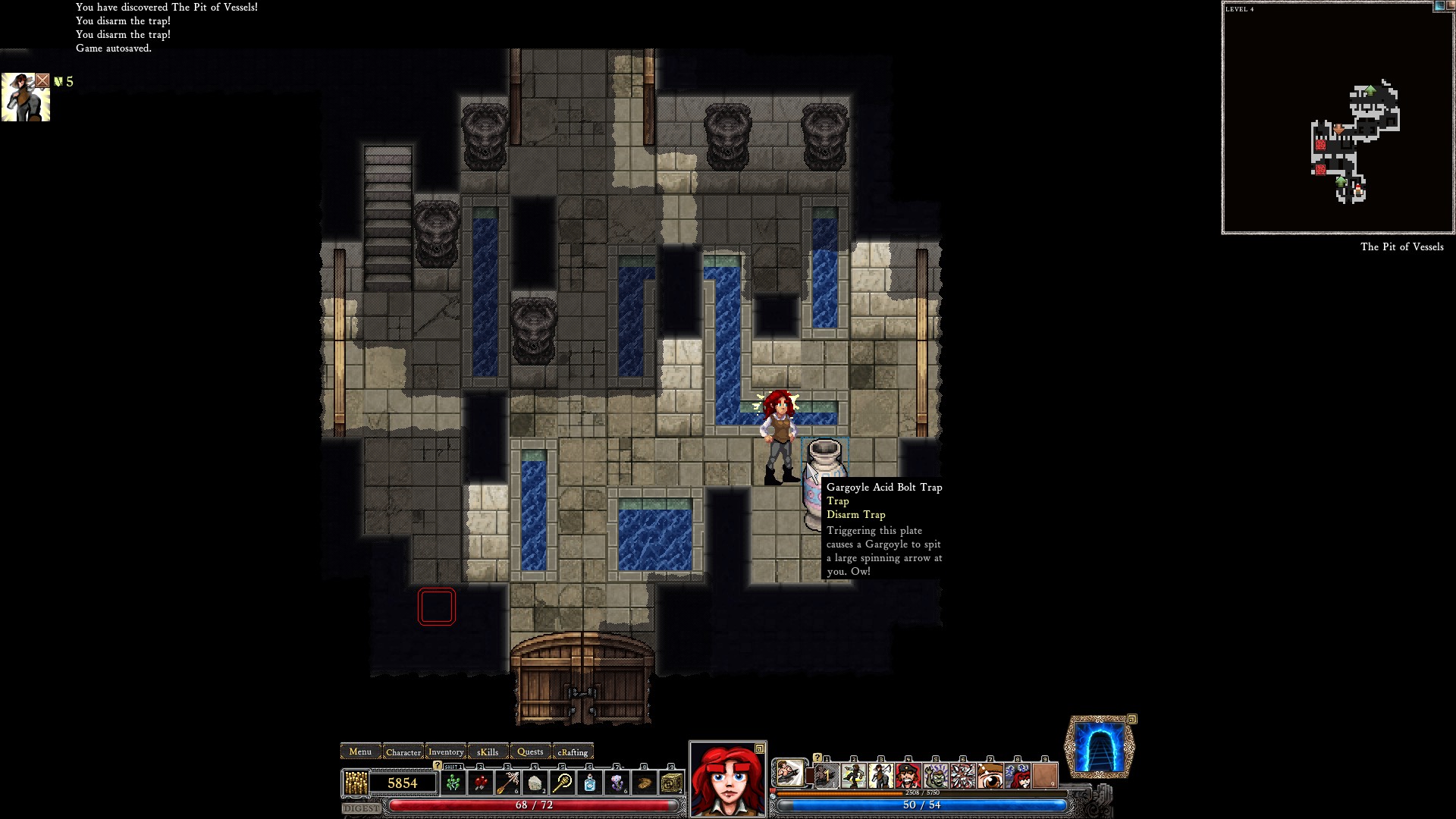
Task: Select the golden lockbox item slot
Action: click(x=671, y=783)
